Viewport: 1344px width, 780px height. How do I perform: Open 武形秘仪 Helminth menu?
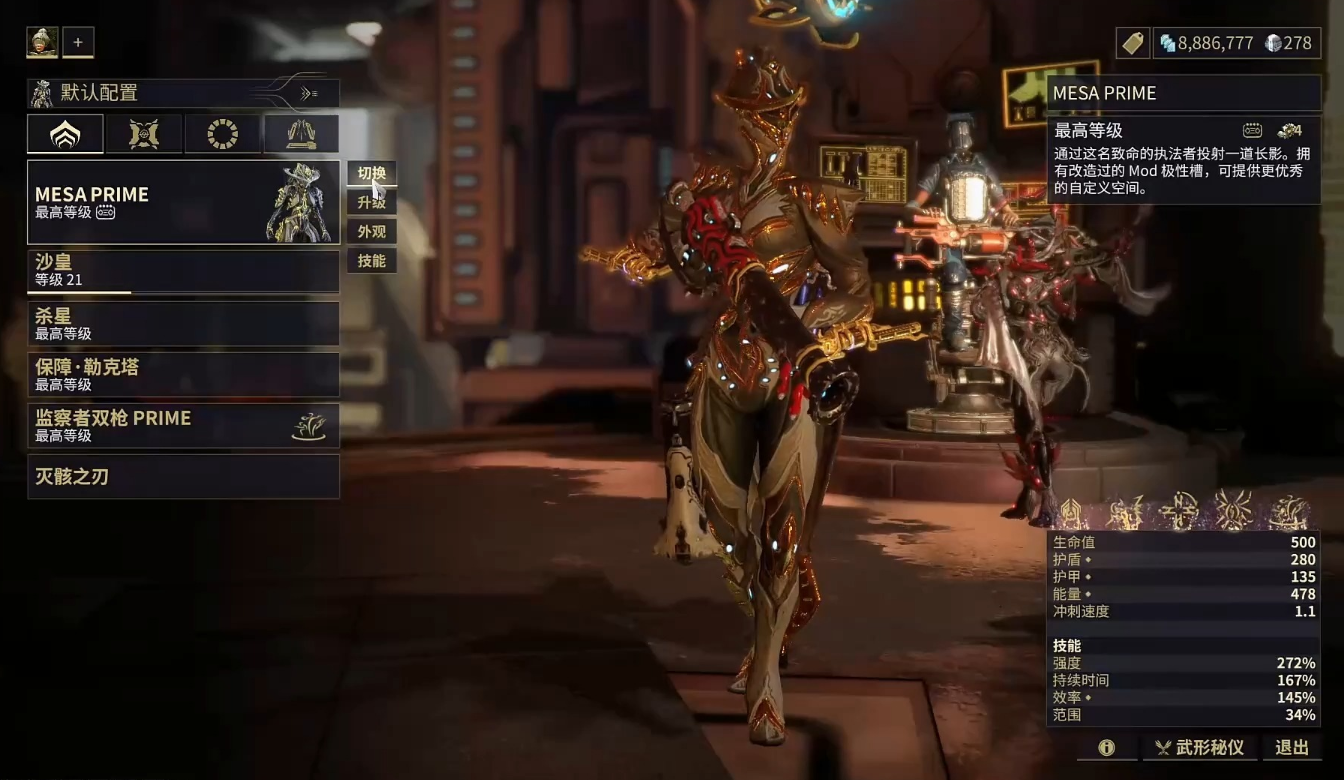tap(1200, 747)
